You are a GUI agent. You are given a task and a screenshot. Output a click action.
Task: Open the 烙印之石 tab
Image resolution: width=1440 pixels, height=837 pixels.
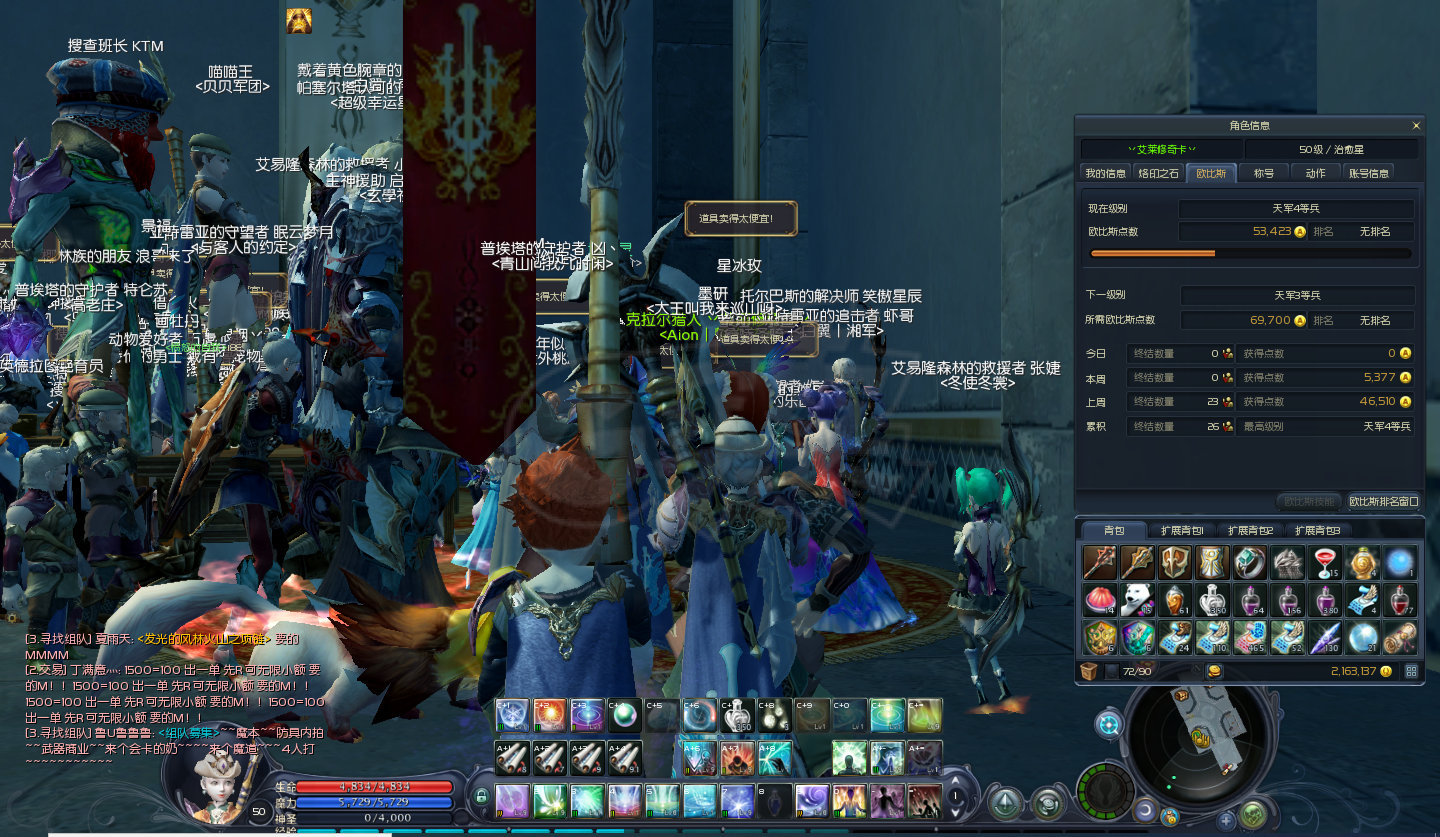(x=1158, y=173)
